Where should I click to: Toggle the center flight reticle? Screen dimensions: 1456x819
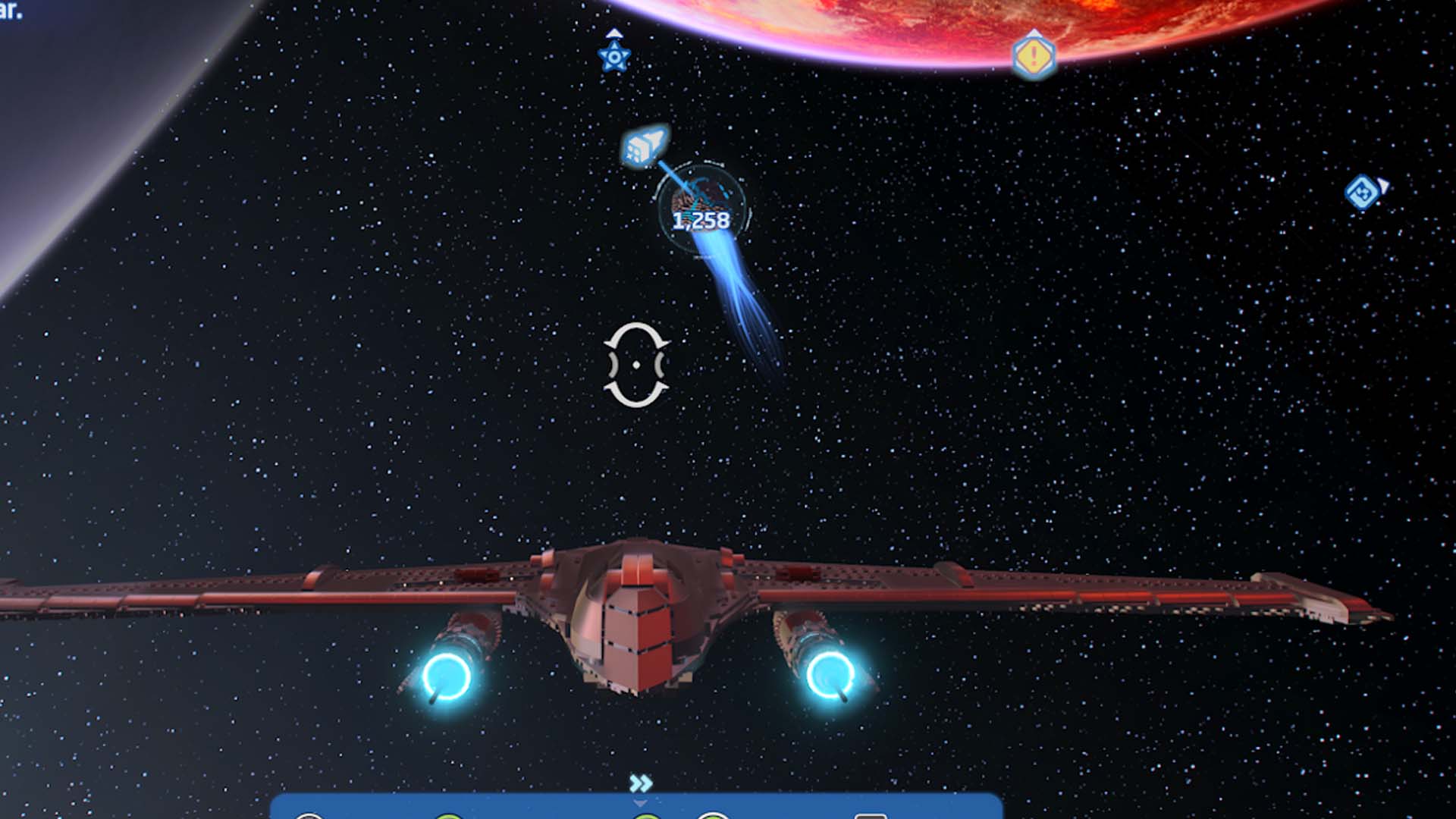pos(637,364)
